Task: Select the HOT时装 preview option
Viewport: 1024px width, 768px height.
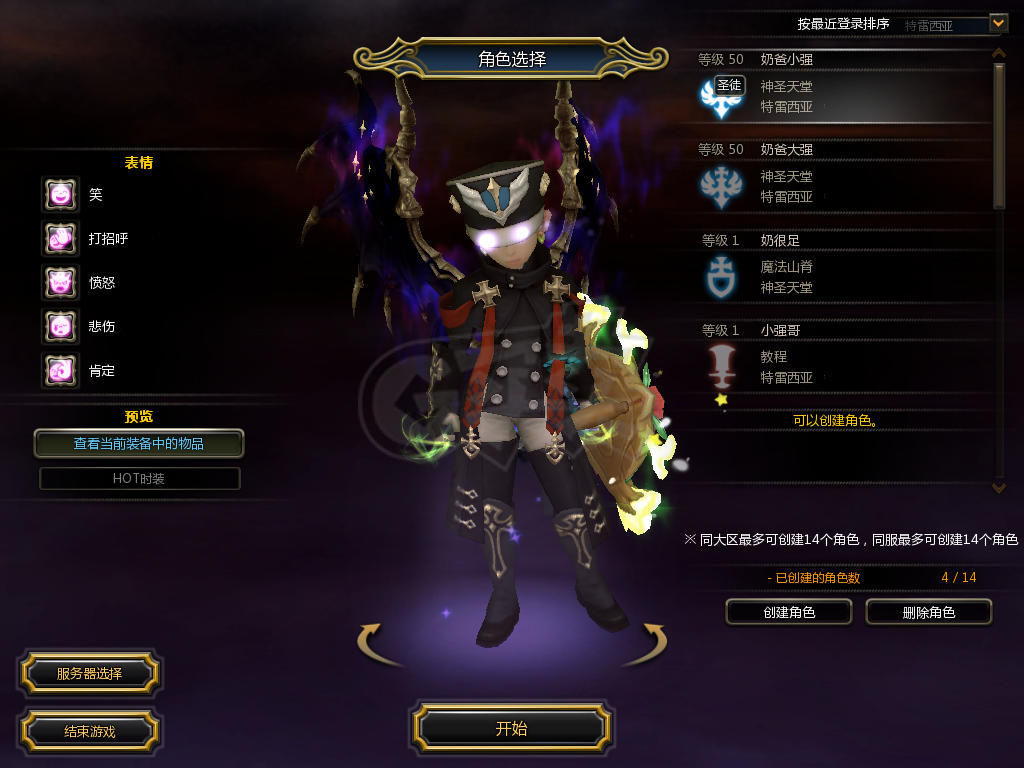Action: 139,479
